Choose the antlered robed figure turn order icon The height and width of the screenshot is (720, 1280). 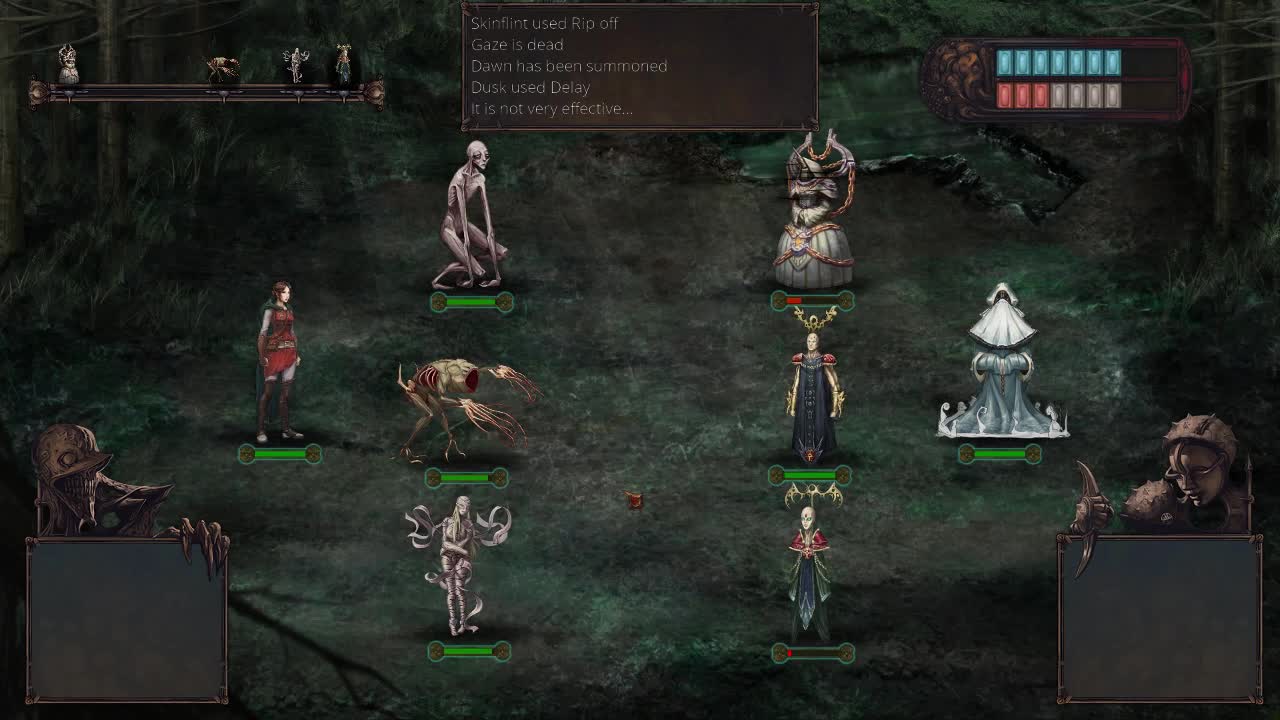tap(343, 64)
